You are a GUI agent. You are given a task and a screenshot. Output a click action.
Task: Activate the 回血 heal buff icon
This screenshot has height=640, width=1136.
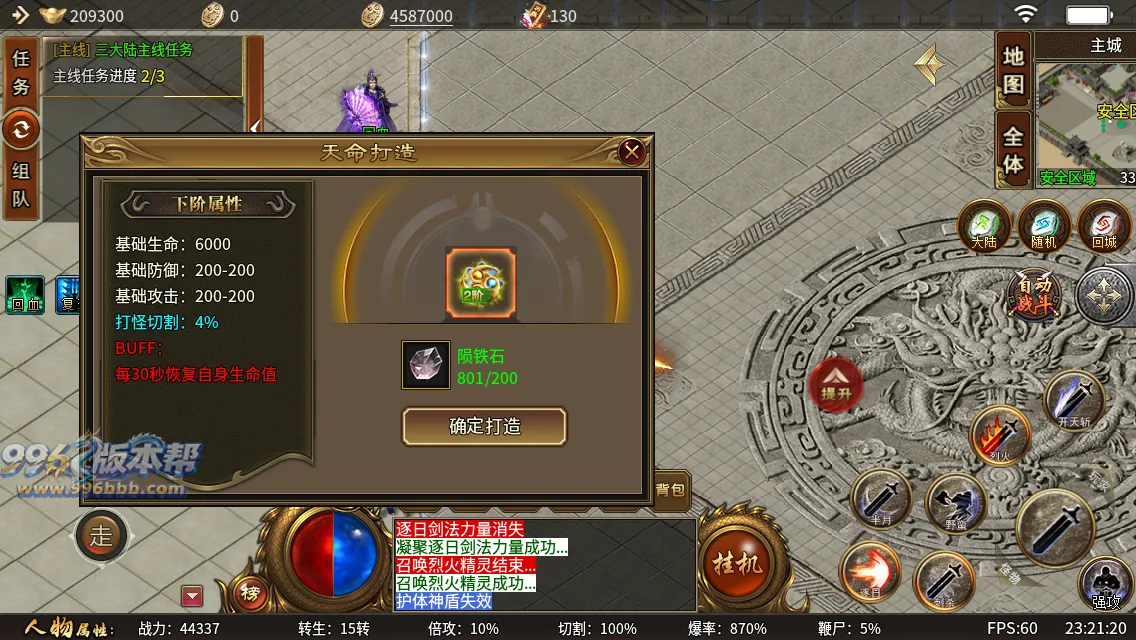click(25, 295)
